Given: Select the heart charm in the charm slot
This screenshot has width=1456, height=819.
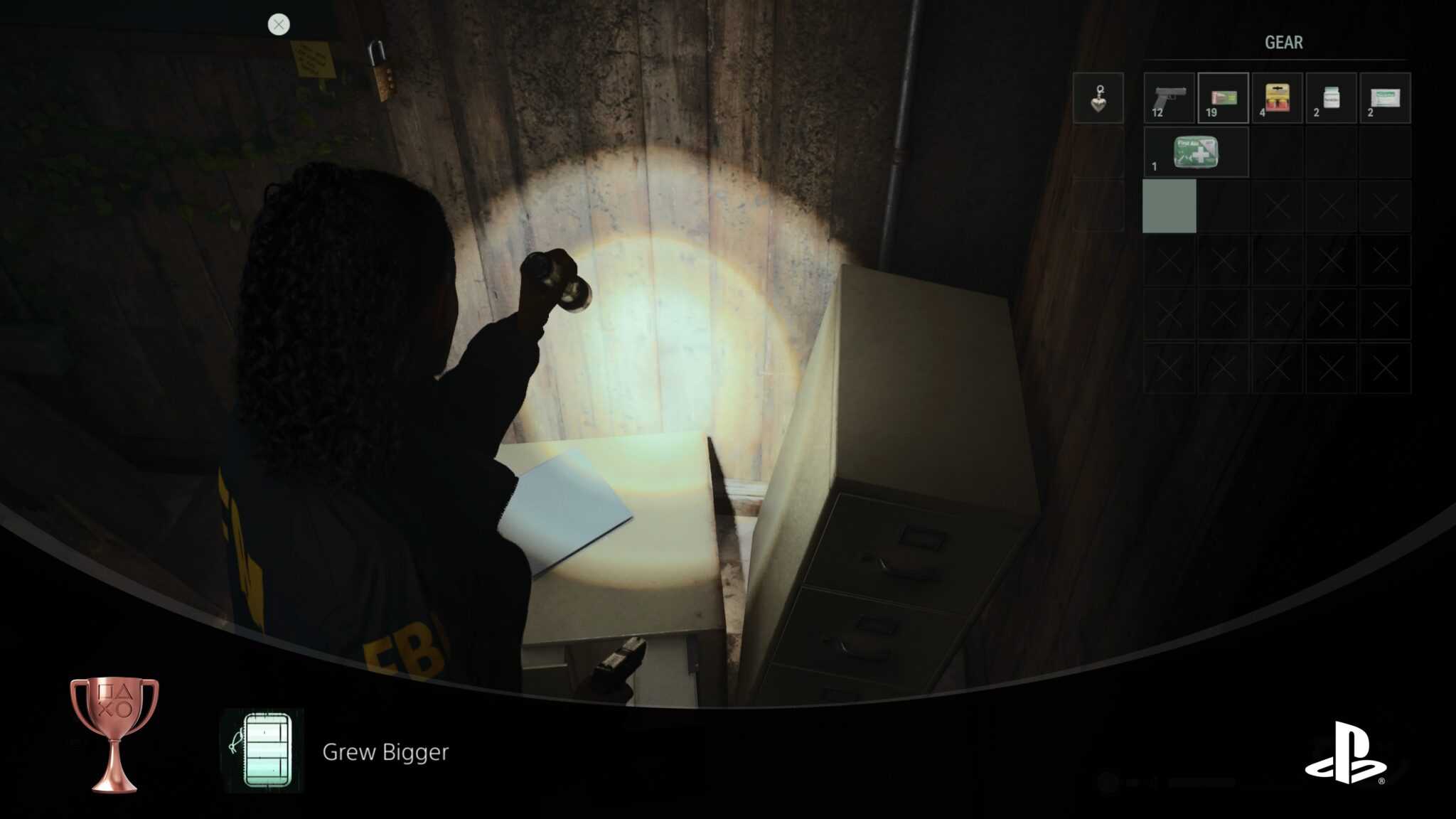Looking at the screenshot, I should [1099, 99].
